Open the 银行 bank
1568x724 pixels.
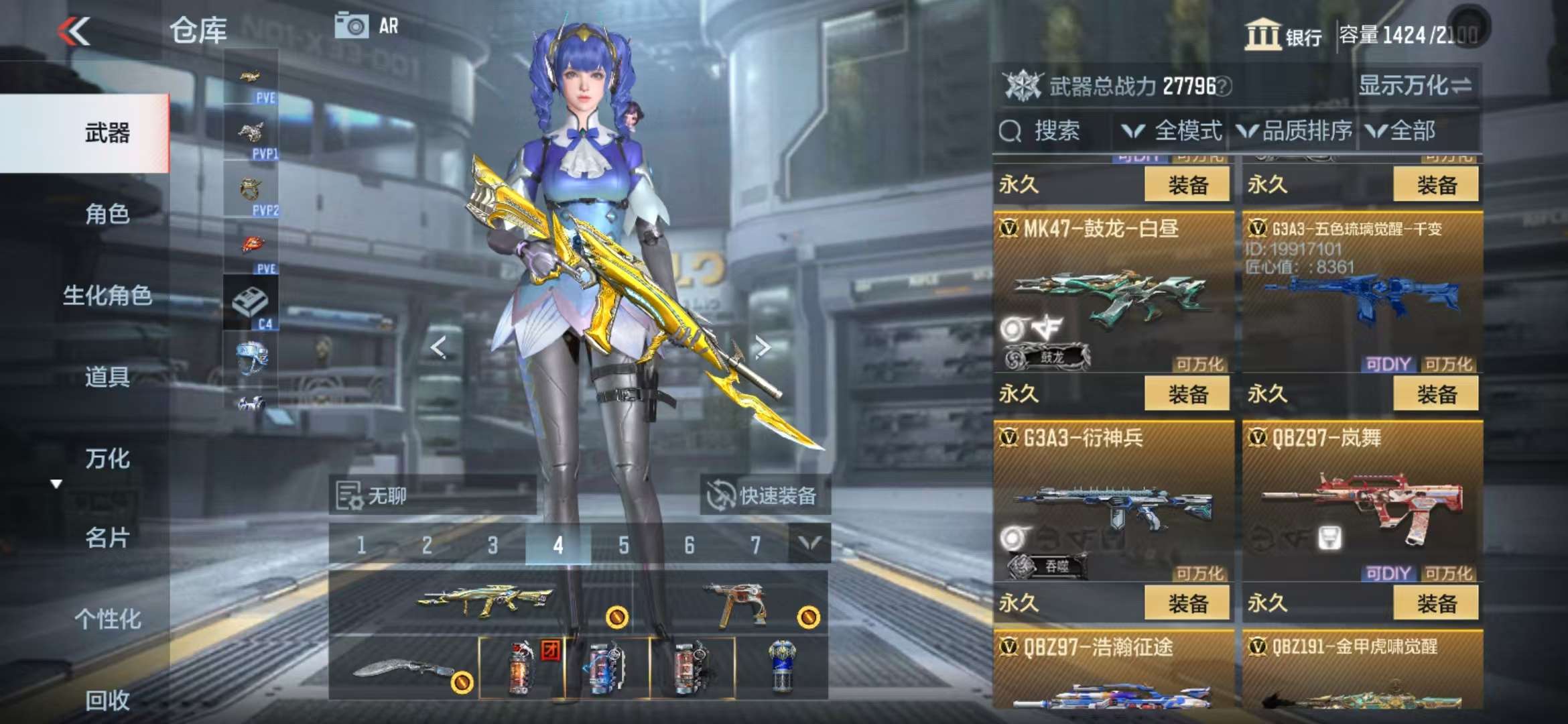[1283, 35]
